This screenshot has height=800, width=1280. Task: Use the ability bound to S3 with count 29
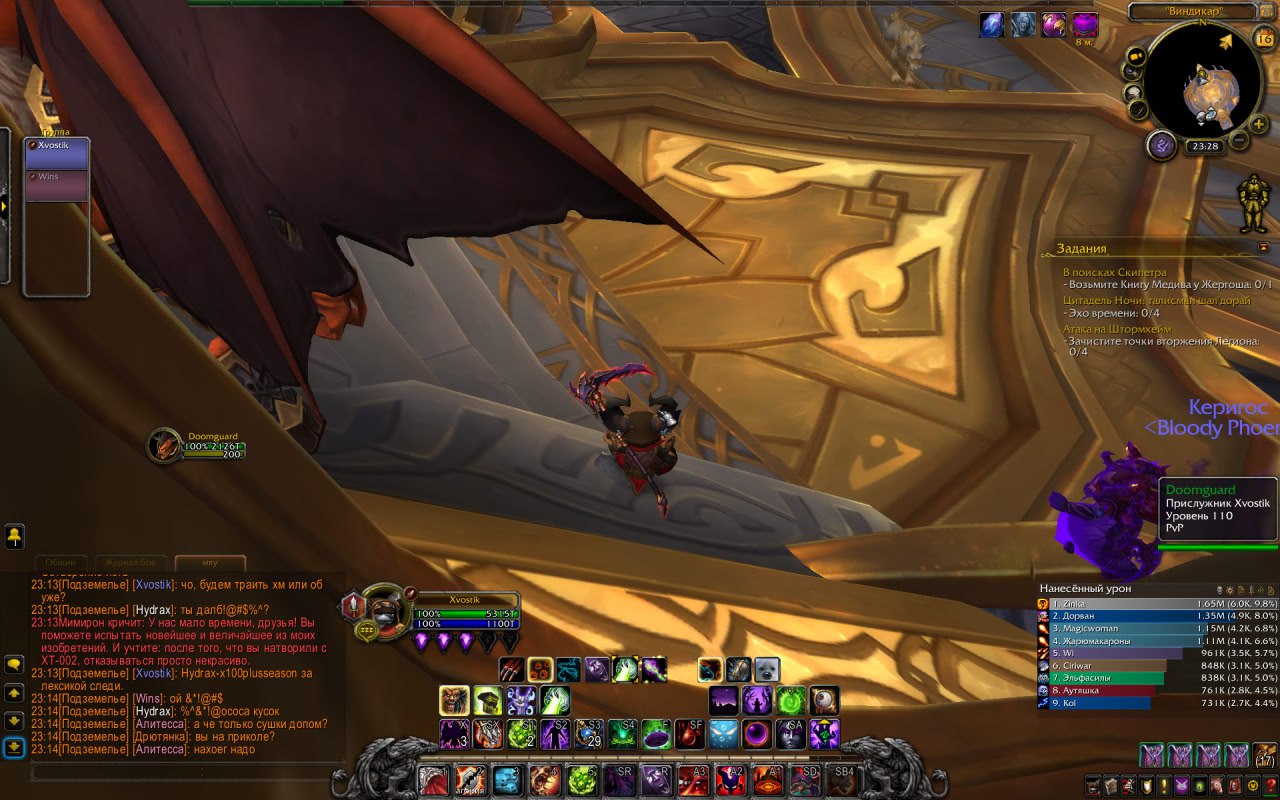[x=588, y=734]
